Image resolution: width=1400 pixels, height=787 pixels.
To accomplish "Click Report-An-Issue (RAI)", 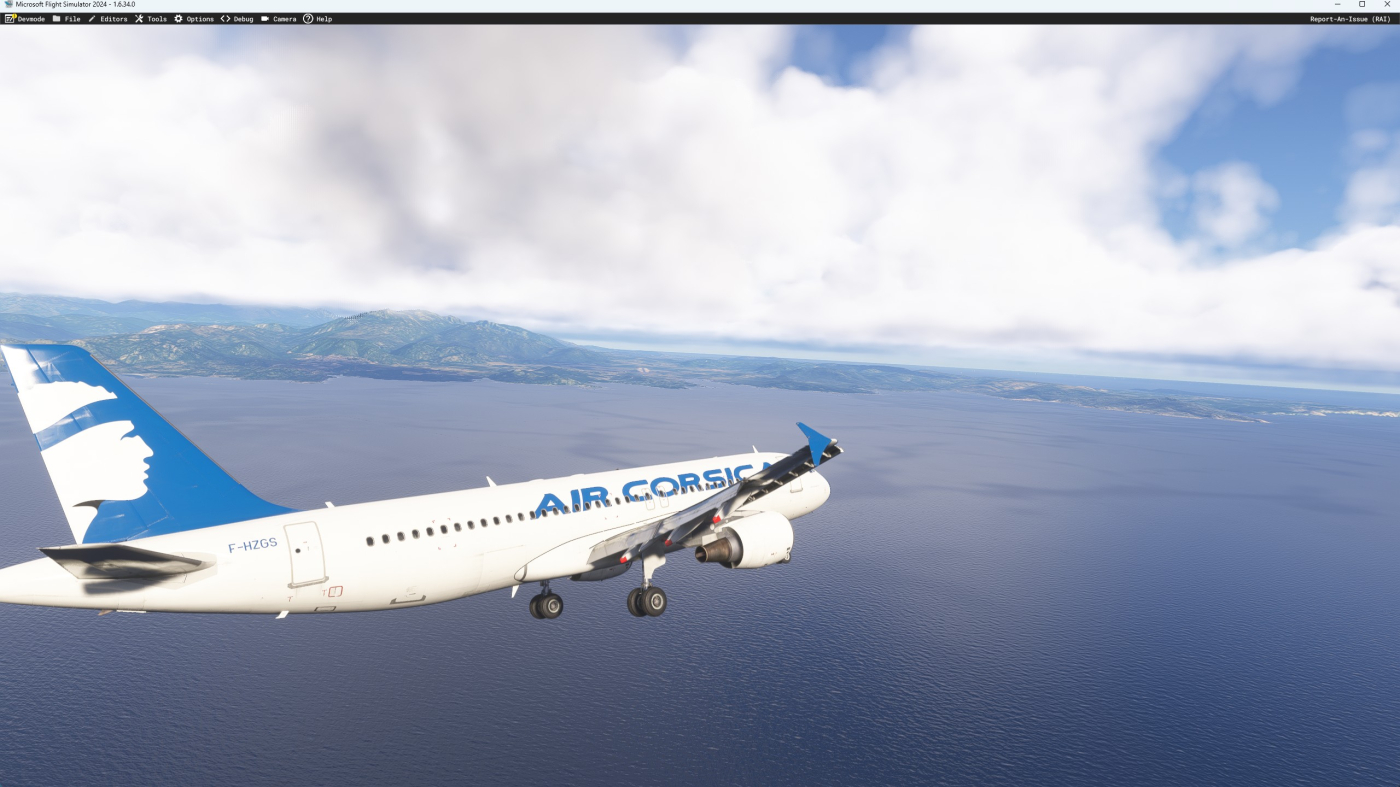I will click(x=1350, y=19).
